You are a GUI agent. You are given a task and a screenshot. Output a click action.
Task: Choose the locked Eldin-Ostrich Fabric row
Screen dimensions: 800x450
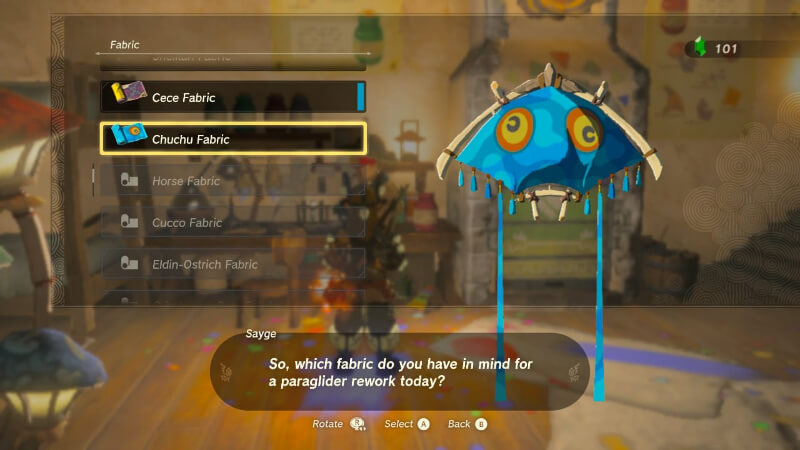[x=233, y=264]
